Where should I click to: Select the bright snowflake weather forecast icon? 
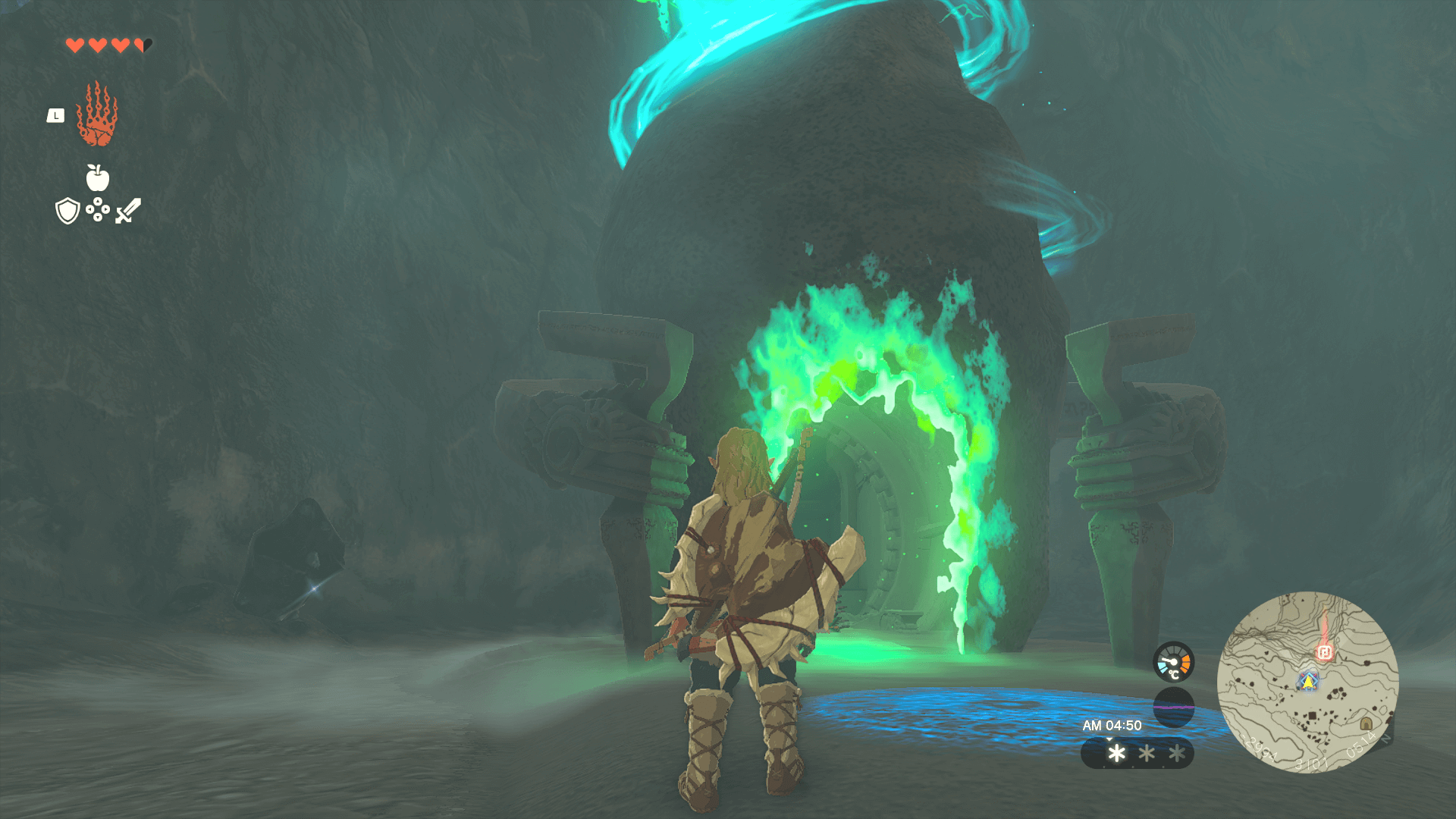tap(1116, 753)
